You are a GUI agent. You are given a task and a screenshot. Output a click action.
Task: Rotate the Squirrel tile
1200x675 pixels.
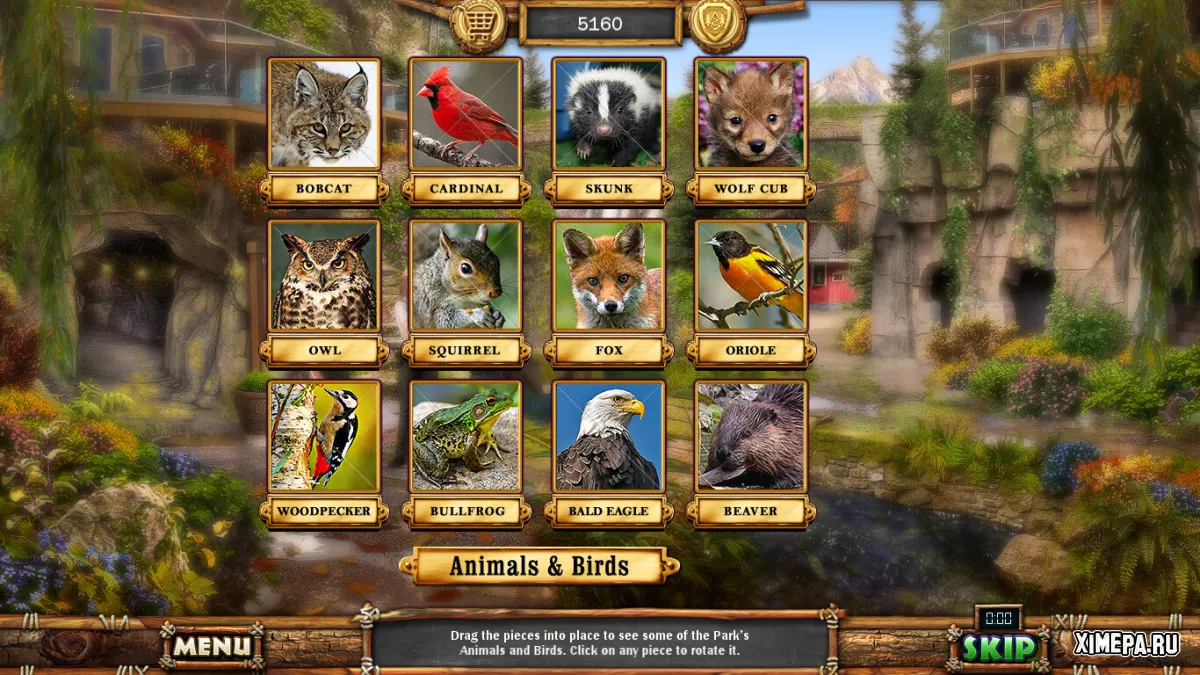(466, 276)
